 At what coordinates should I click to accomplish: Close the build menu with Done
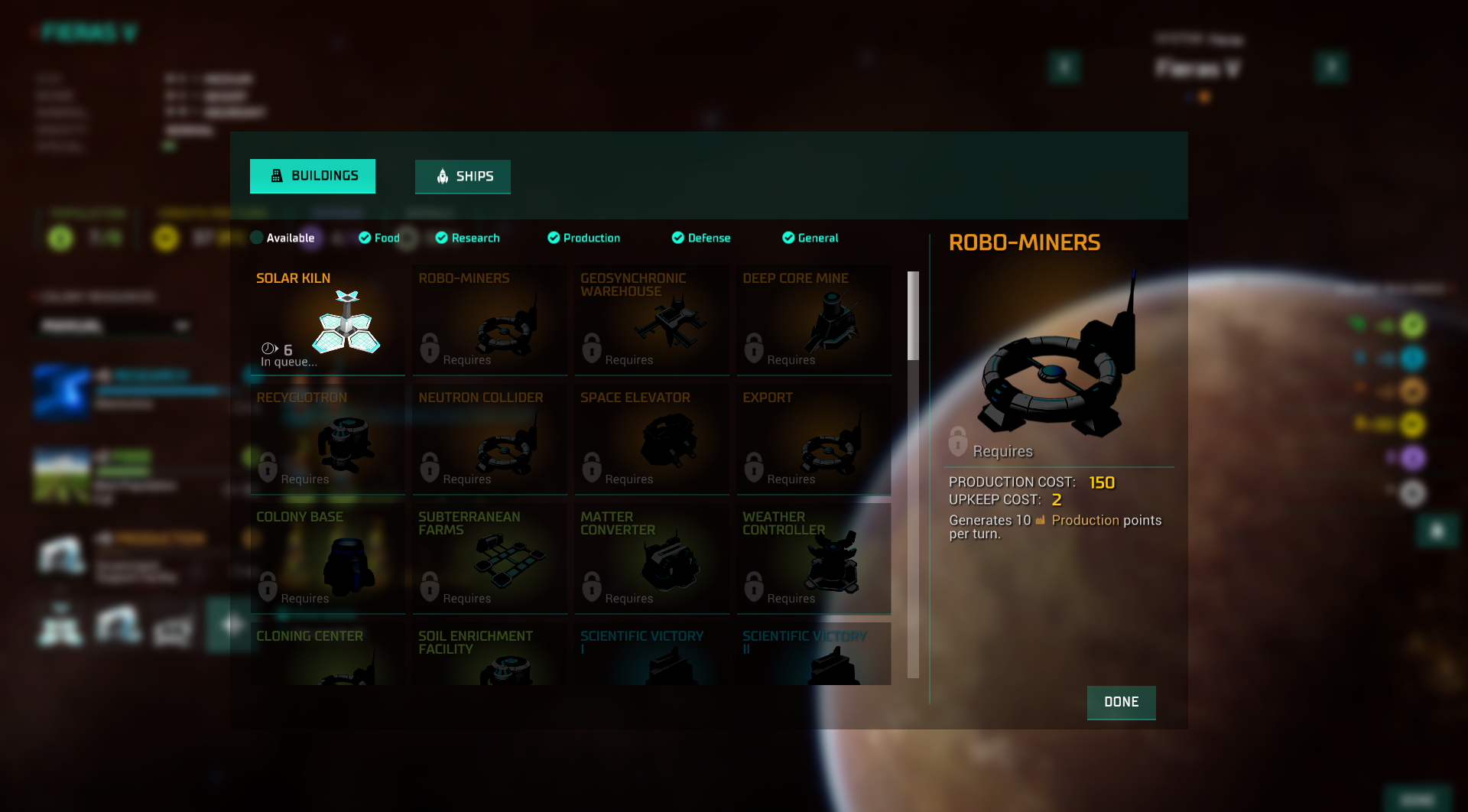tap(1121, 702)
